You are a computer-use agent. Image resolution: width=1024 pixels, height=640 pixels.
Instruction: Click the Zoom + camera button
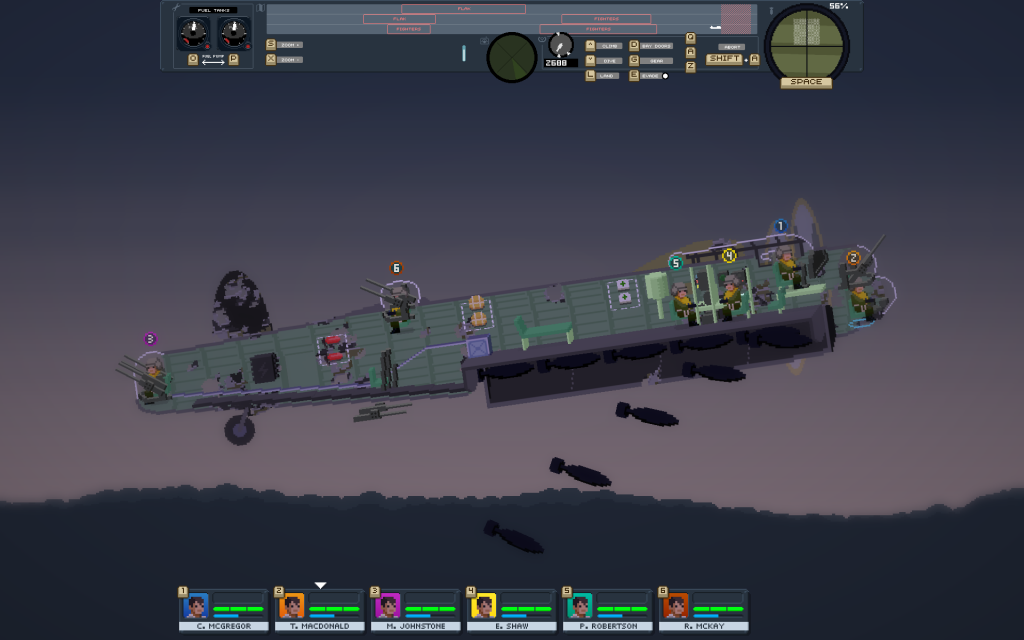pos(290,45)
